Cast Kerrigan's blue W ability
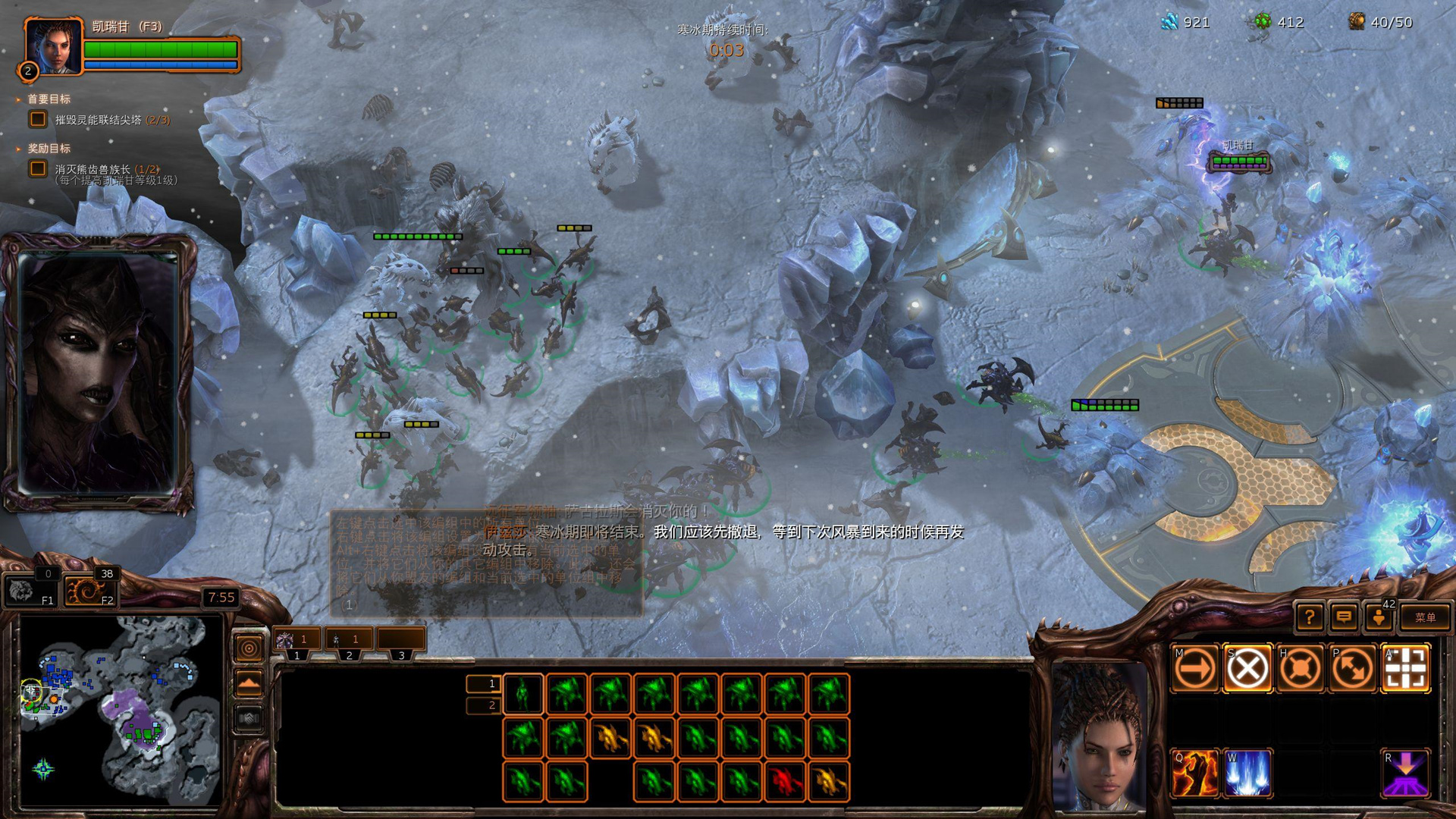 click(x=1247, y=773)
